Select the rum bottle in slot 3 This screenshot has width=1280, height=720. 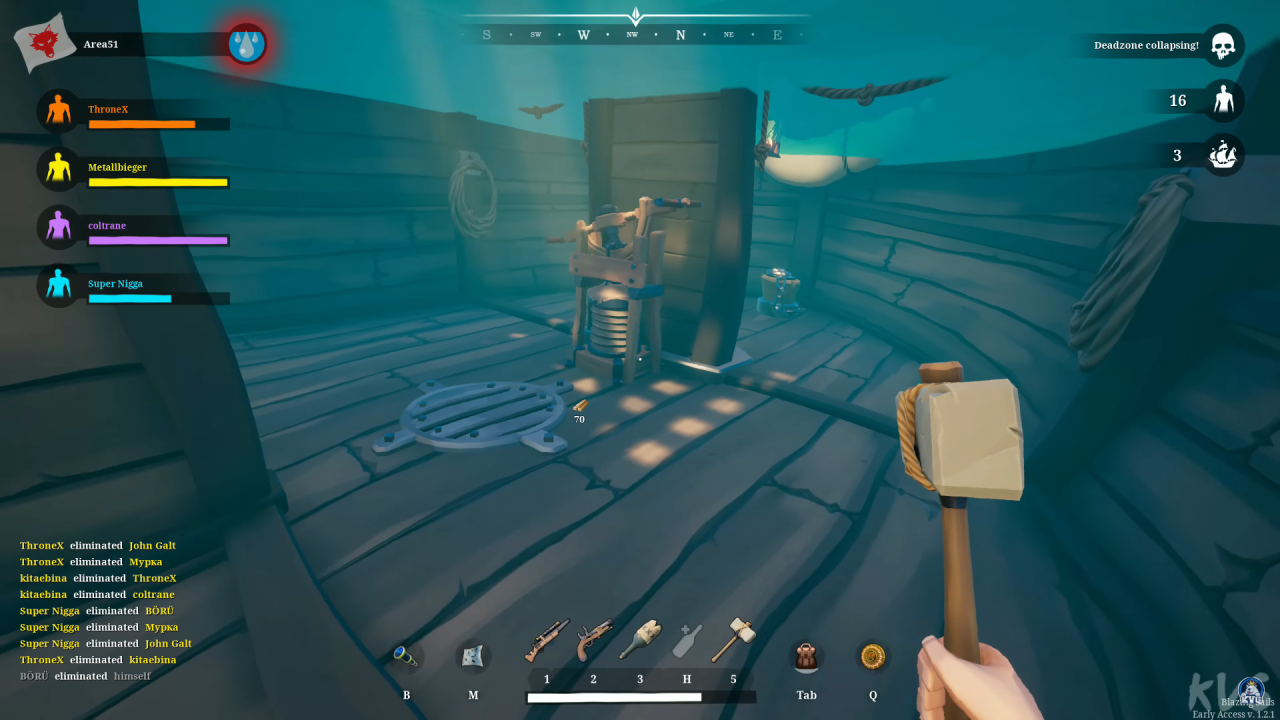(640, 640)
